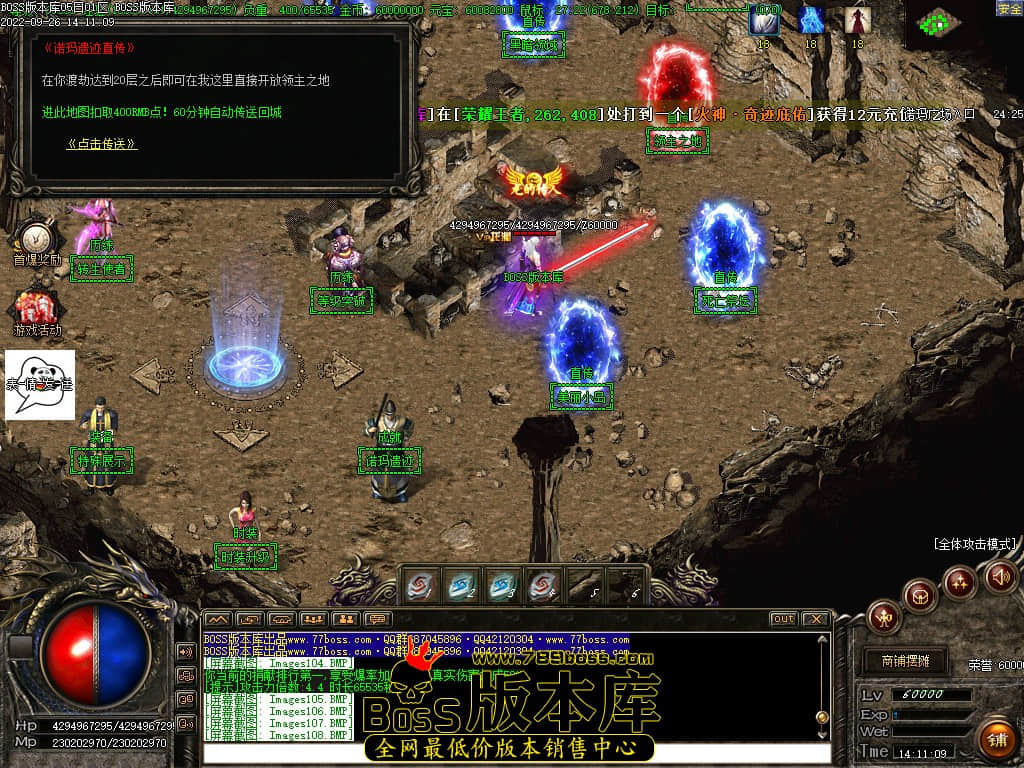Use hotbar slot number 3
The width and height of the screenshot is (1024, 768).
click(503, 584)
